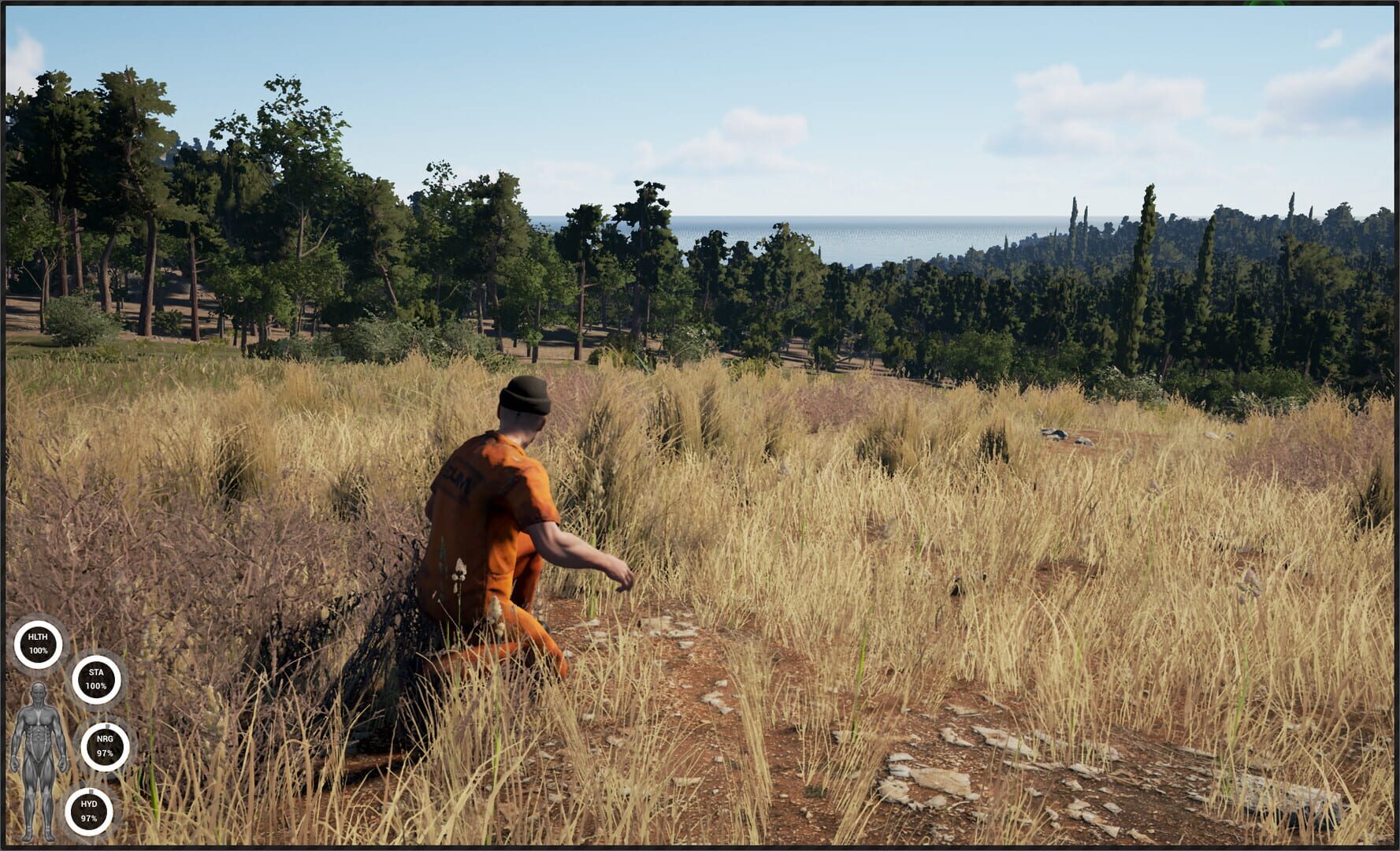This screenshot has height=851, width=1400.
Task: Select the legs on the body figure
Action: [39, 796]
